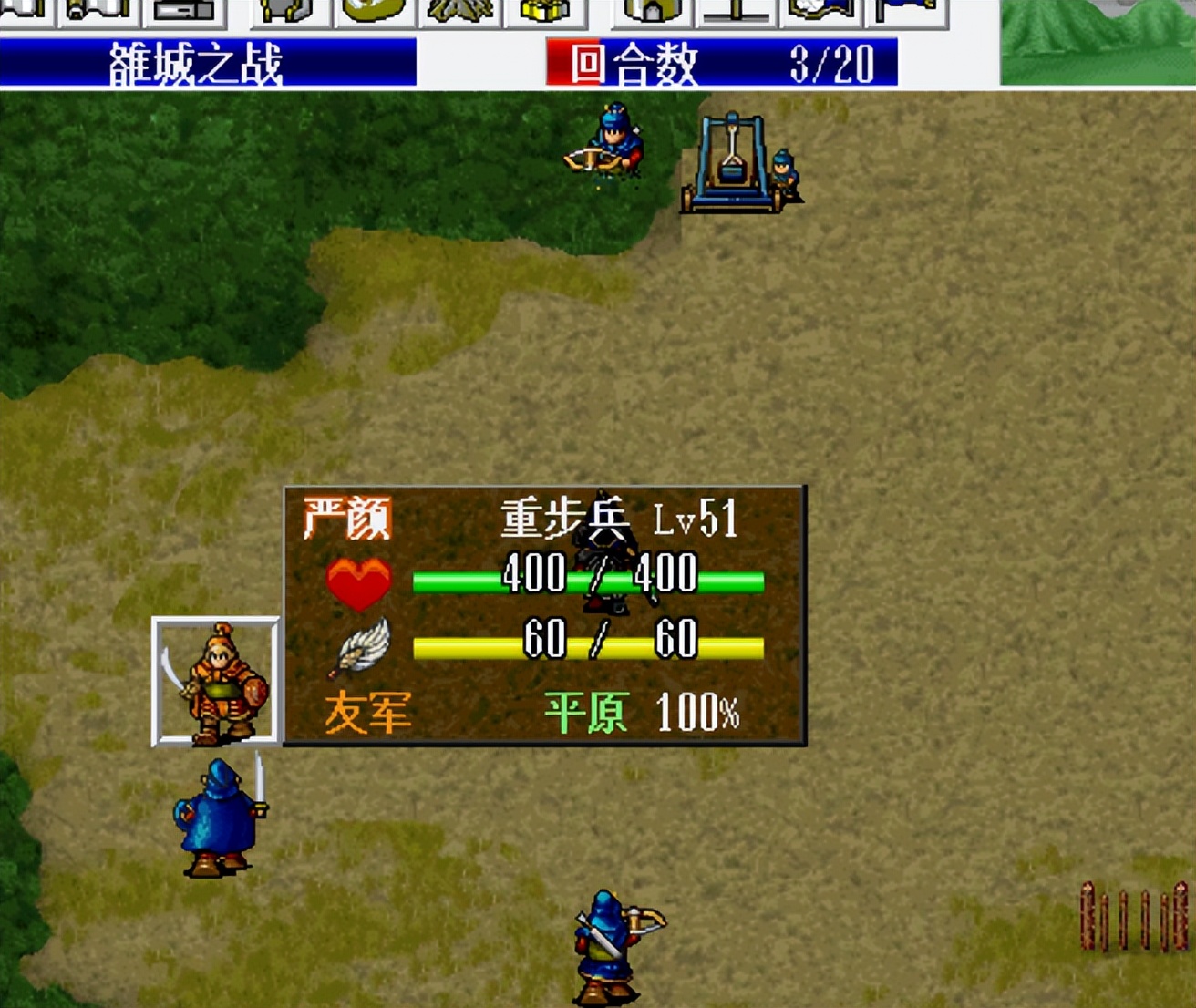The image size is (1196, 1008).
Task: Open the computer/save toolbar icon
Action: coord(182,9)
